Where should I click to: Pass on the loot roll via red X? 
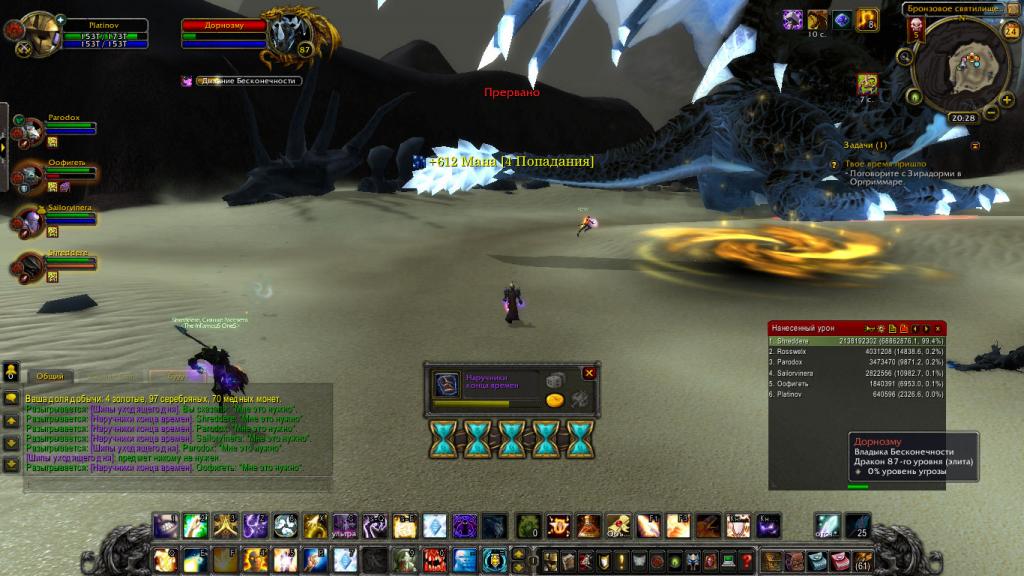click(x=590, y=373)
